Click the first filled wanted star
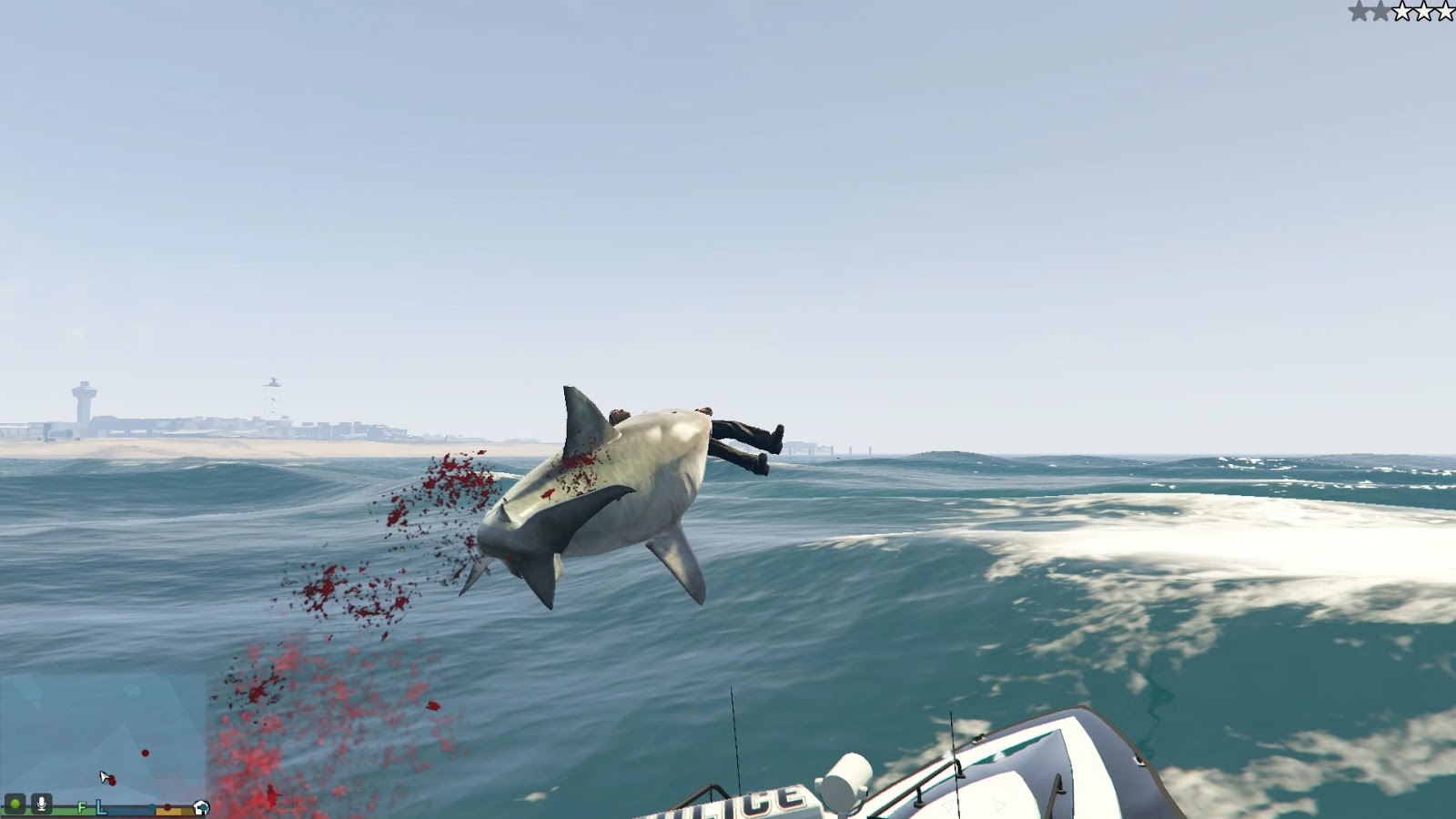Viewport: 1456px width, 819px height. pos(1359,12)
